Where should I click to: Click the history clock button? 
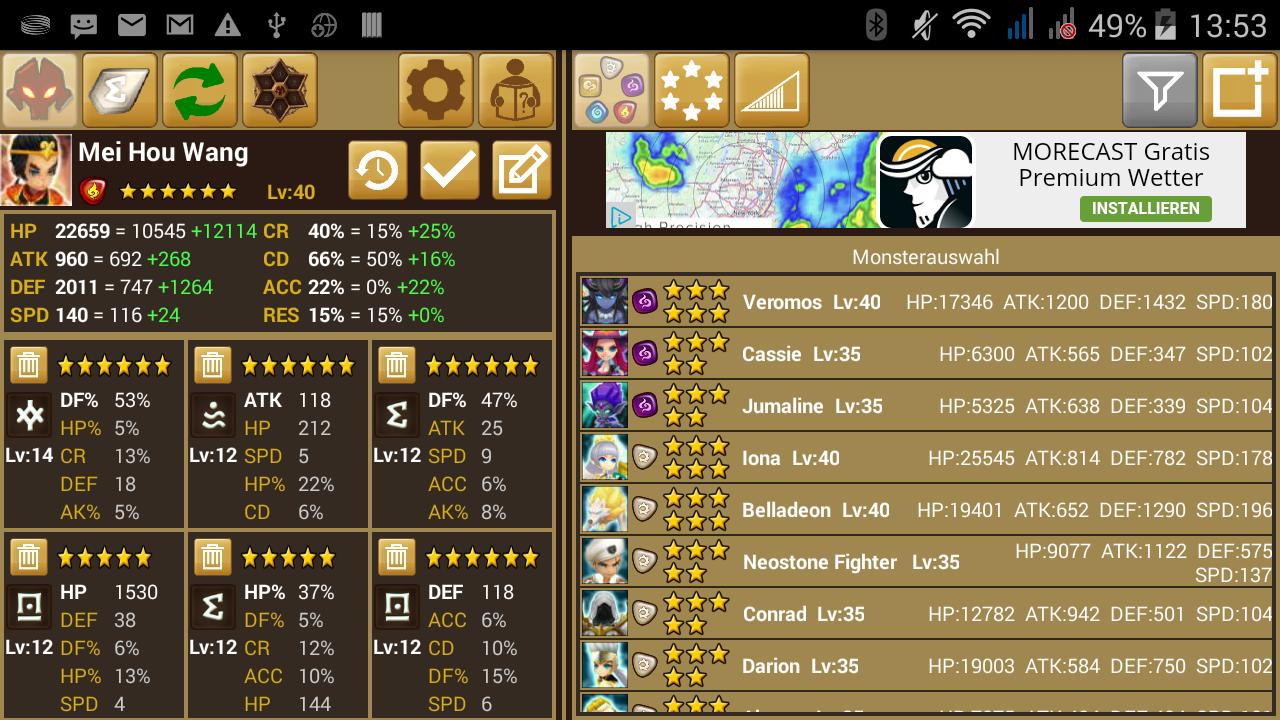377,171
